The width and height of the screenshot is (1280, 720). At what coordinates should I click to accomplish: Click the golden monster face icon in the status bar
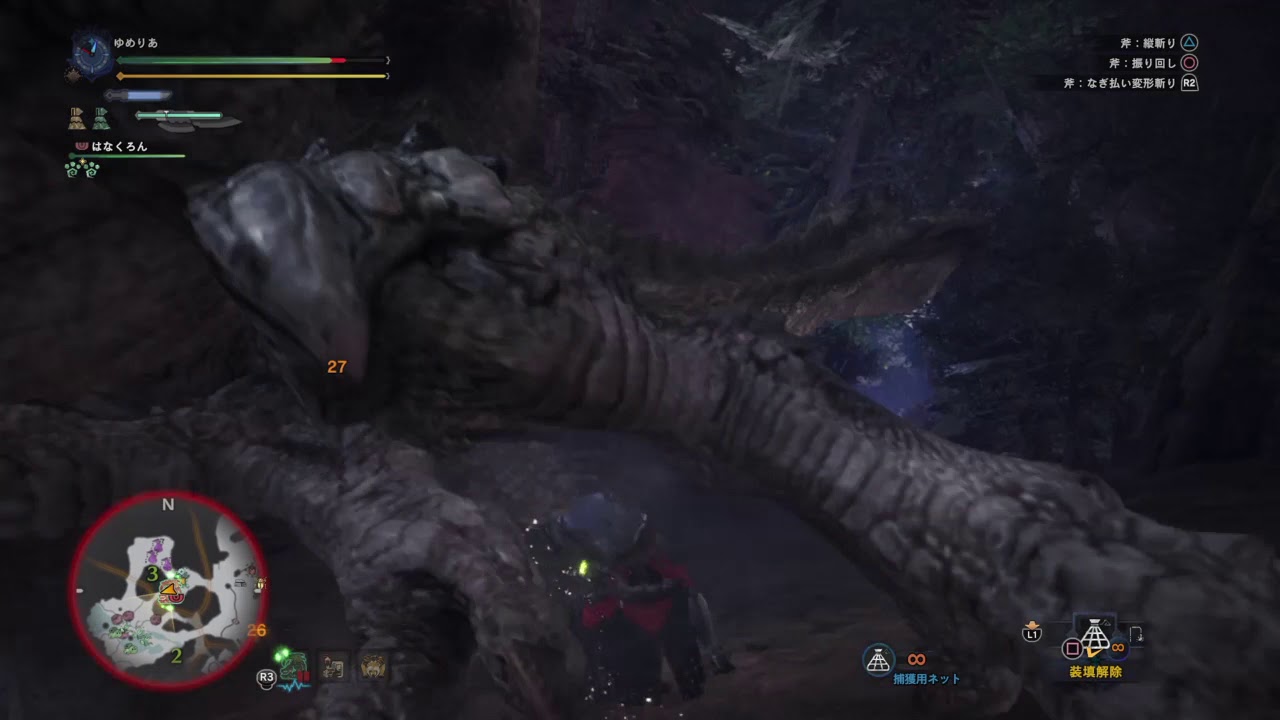(371, 666)
